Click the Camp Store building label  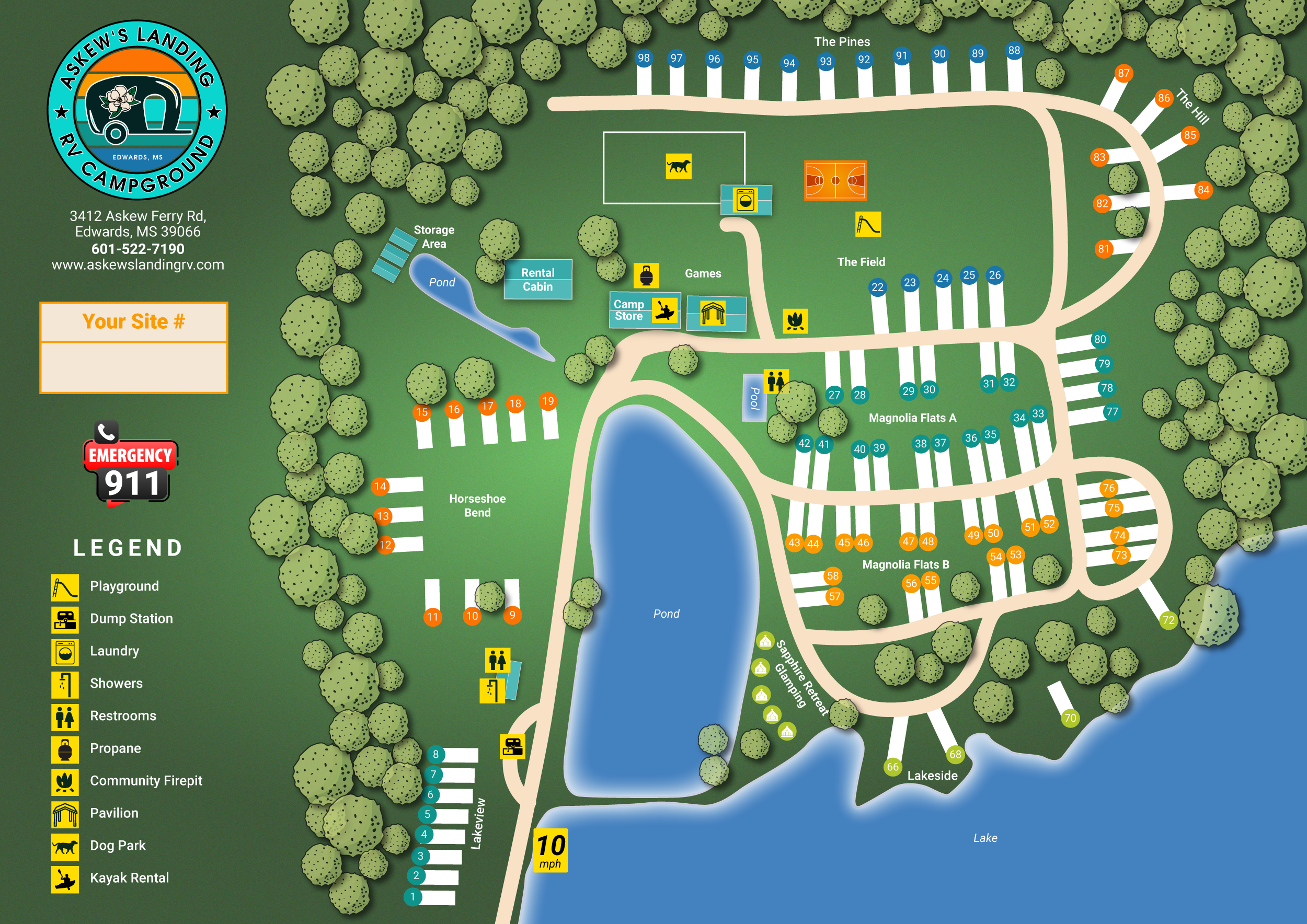[x=628, y=310]
